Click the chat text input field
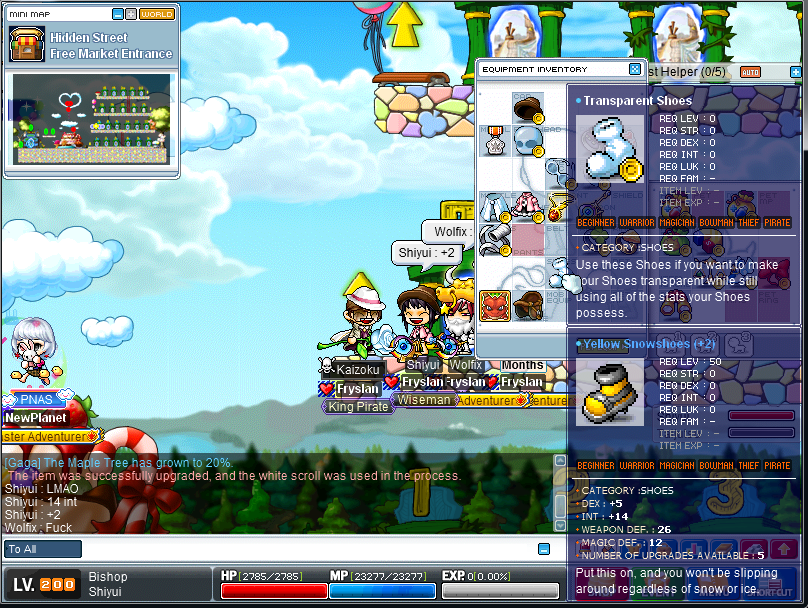 click(x=300, y=549)
